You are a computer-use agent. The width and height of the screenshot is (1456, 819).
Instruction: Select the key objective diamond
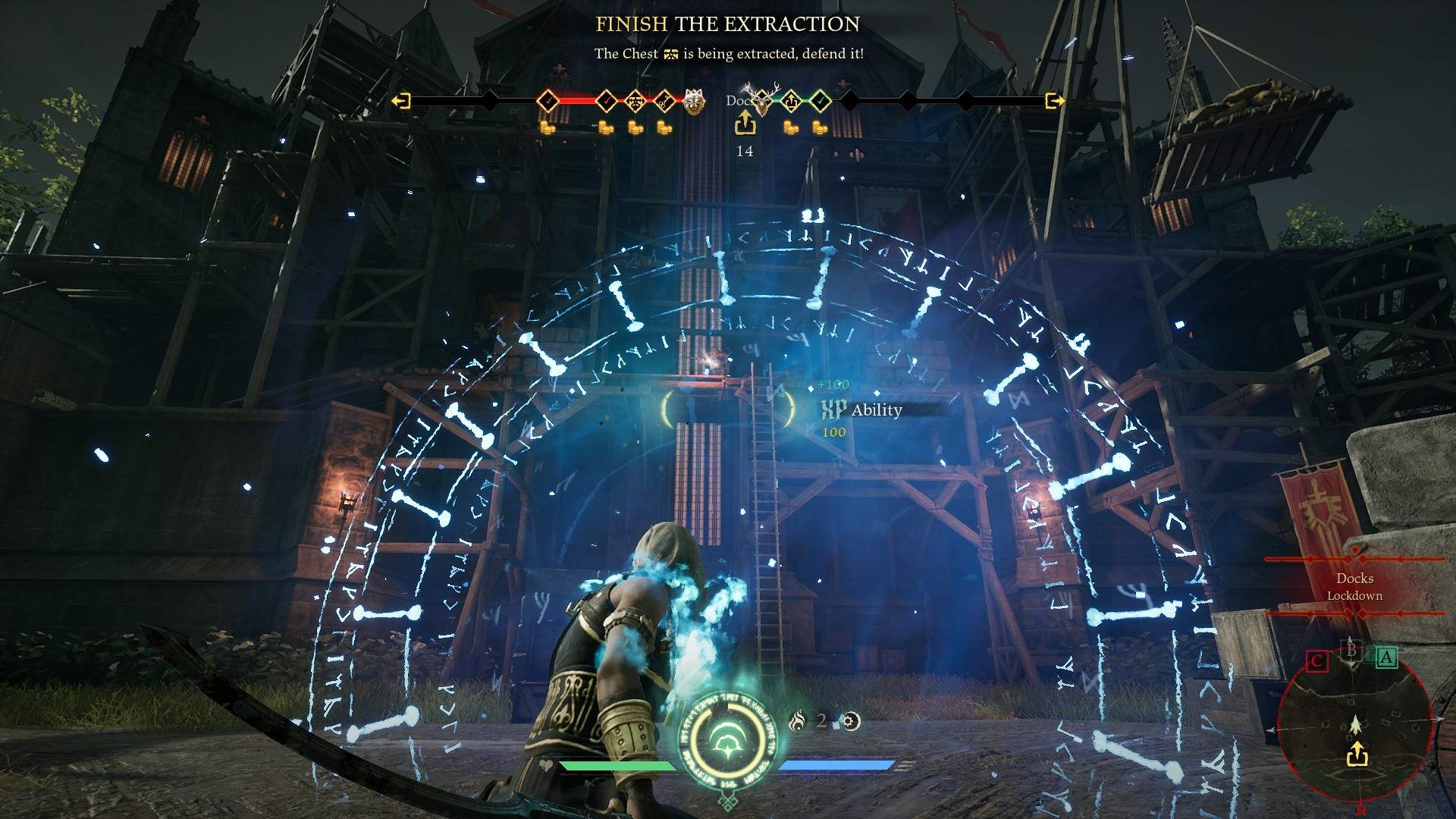(x=664, y=100)
